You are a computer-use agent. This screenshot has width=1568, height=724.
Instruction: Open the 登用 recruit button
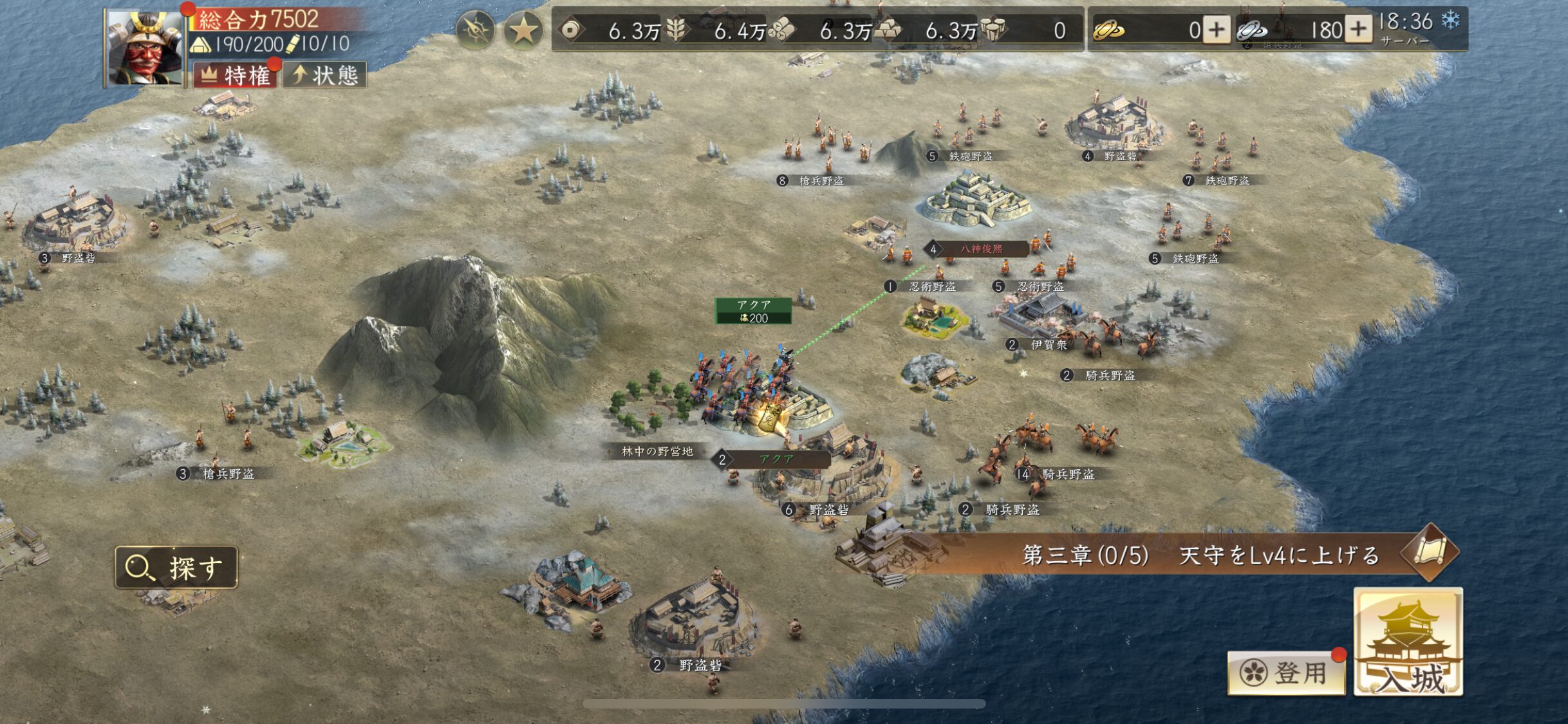tap(1285, 673)
